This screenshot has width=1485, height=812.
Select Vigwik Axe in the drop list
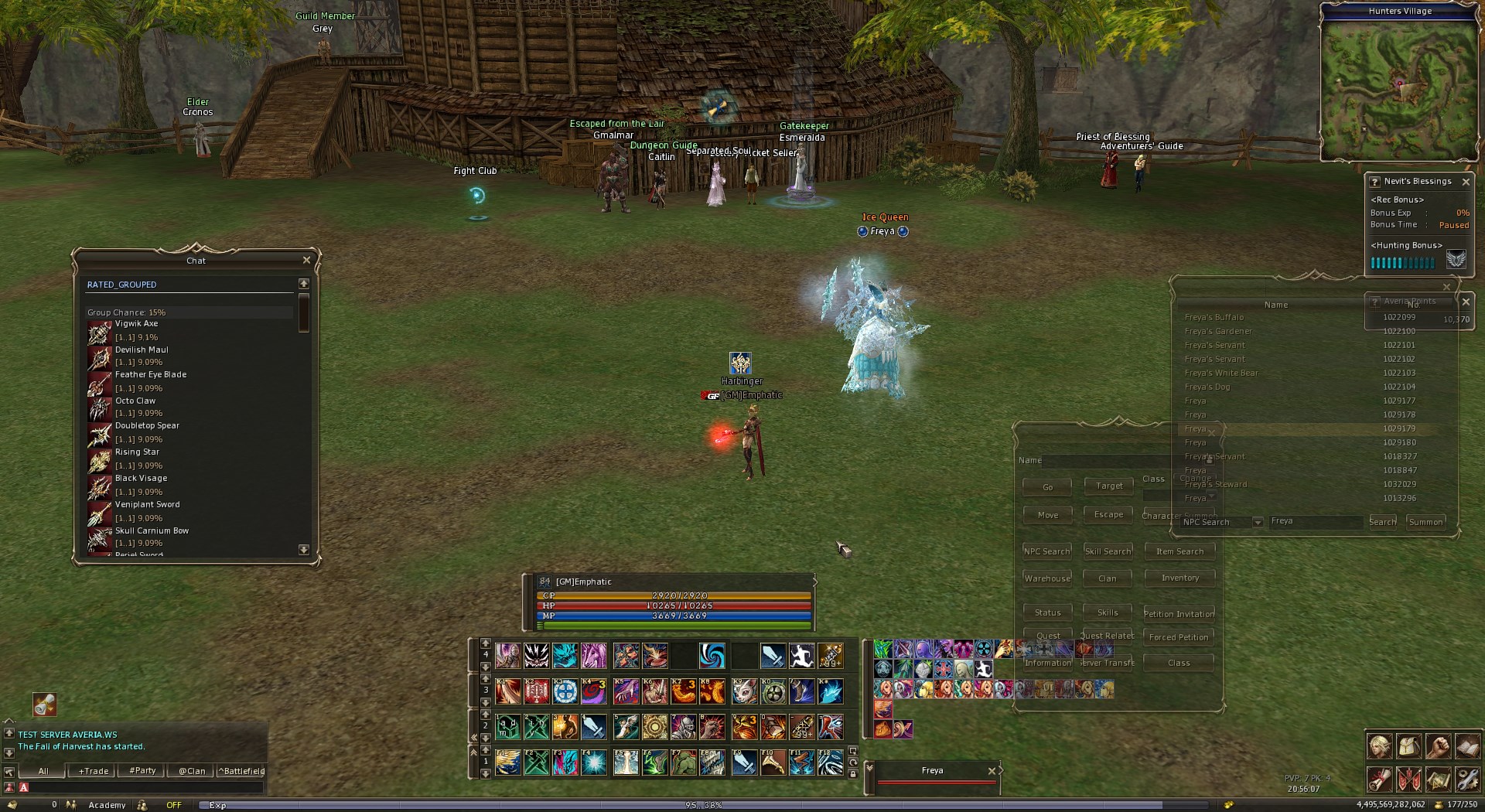[136, 324]
